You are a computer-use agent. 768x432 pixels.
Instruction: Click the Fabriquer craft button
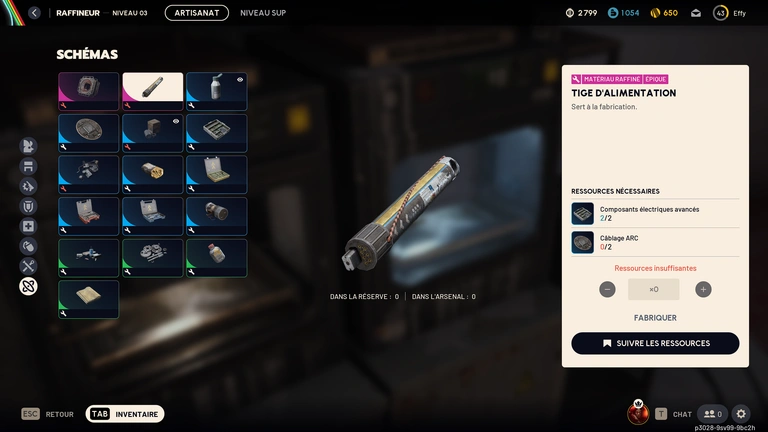click(655, 318)
